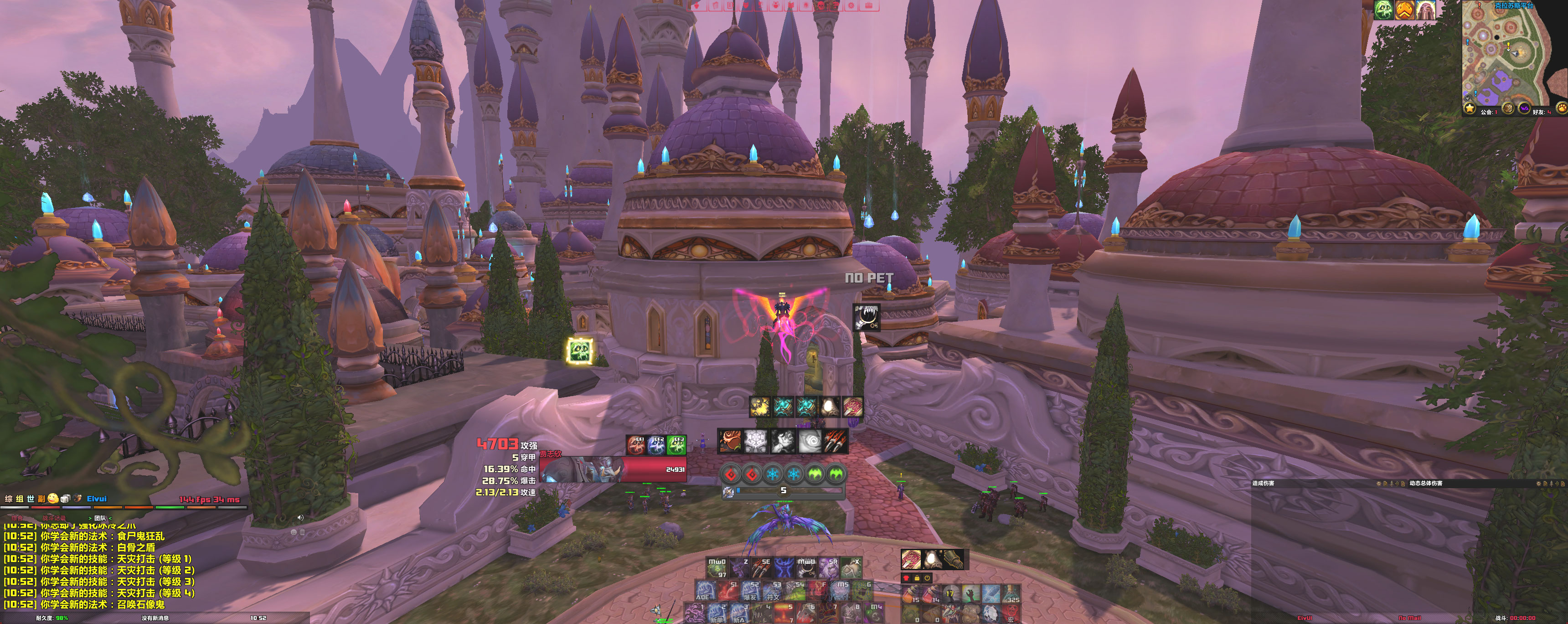This screenshot has height=624, width=1568.
Task: Click the orange paw print minimap button
Action: click(1561, 108)
